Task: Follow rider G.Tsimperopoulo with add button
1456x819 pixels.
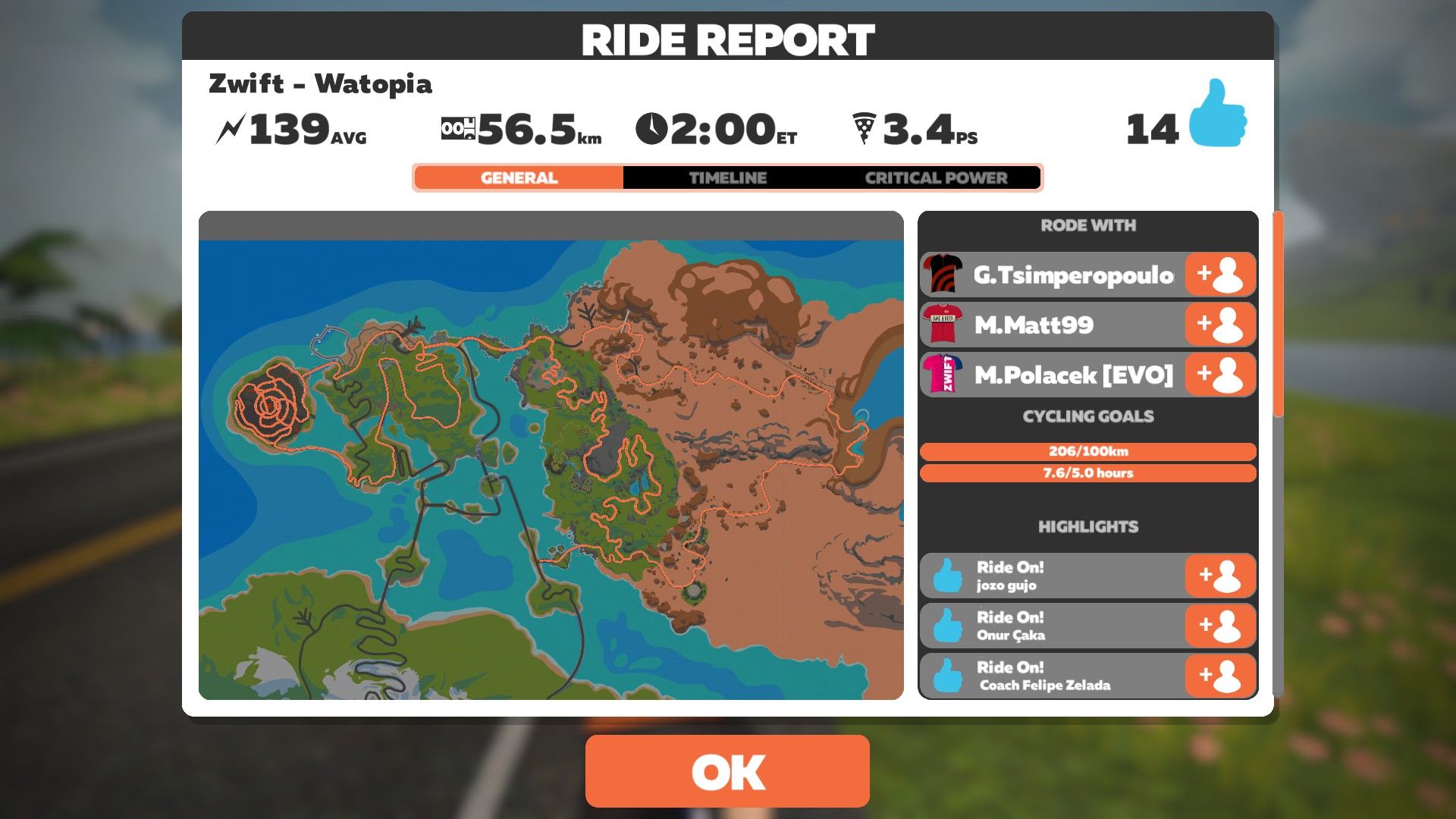Action: pos(1219,275)
